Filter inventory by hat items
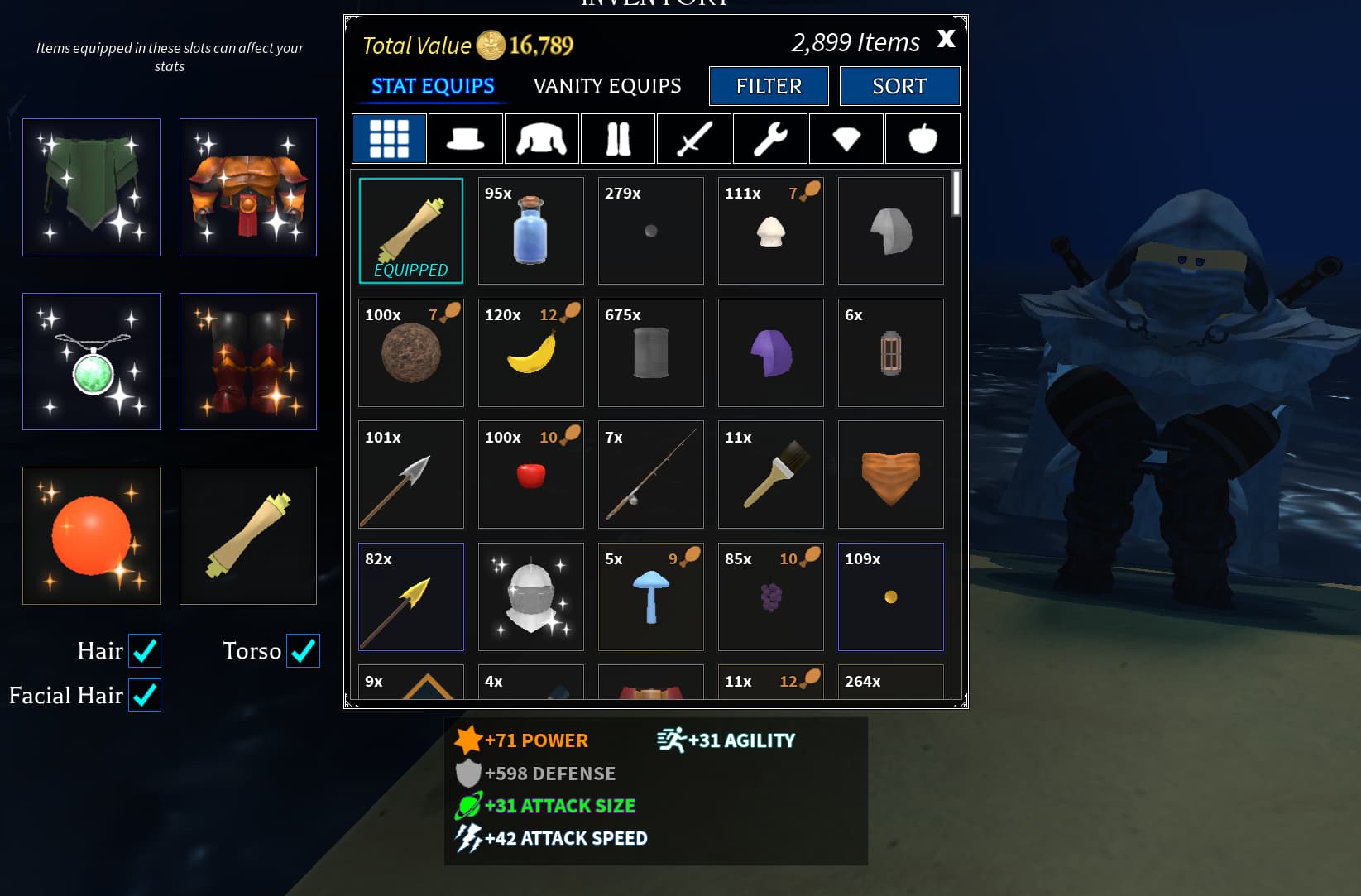The height and width of the screenshot is (896, 1361). (x=465, y=138)
